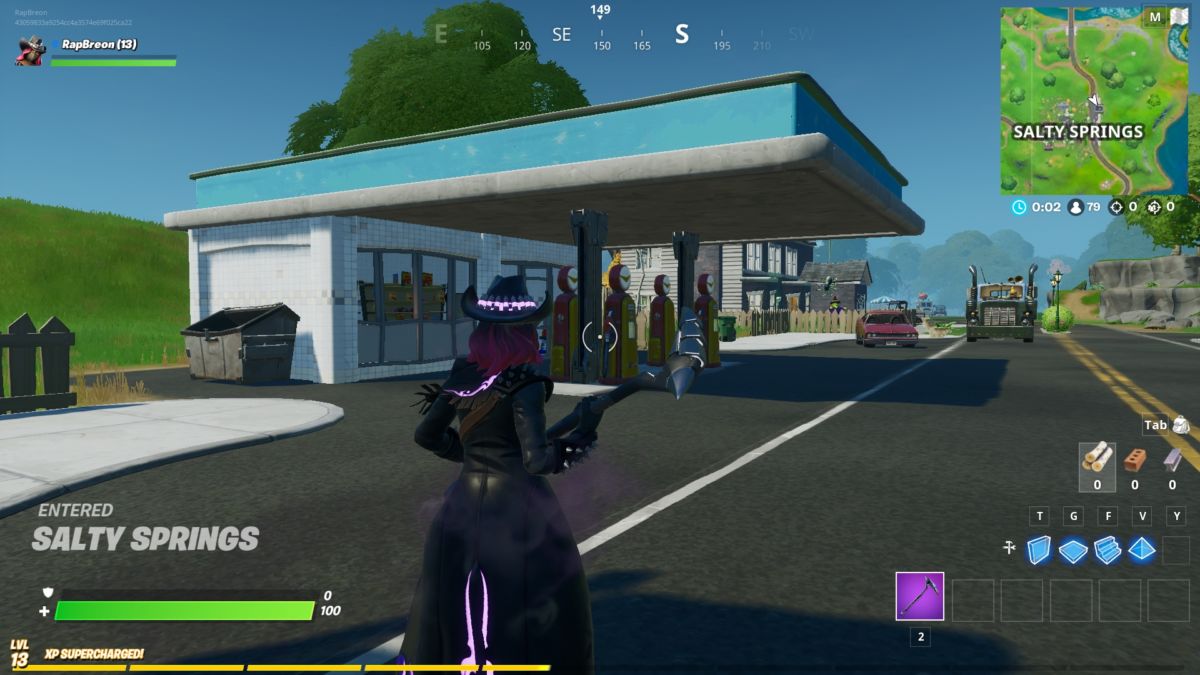1200x675 pixels.
Task: Pick the metal material icon
Action: click(1171, 459)
